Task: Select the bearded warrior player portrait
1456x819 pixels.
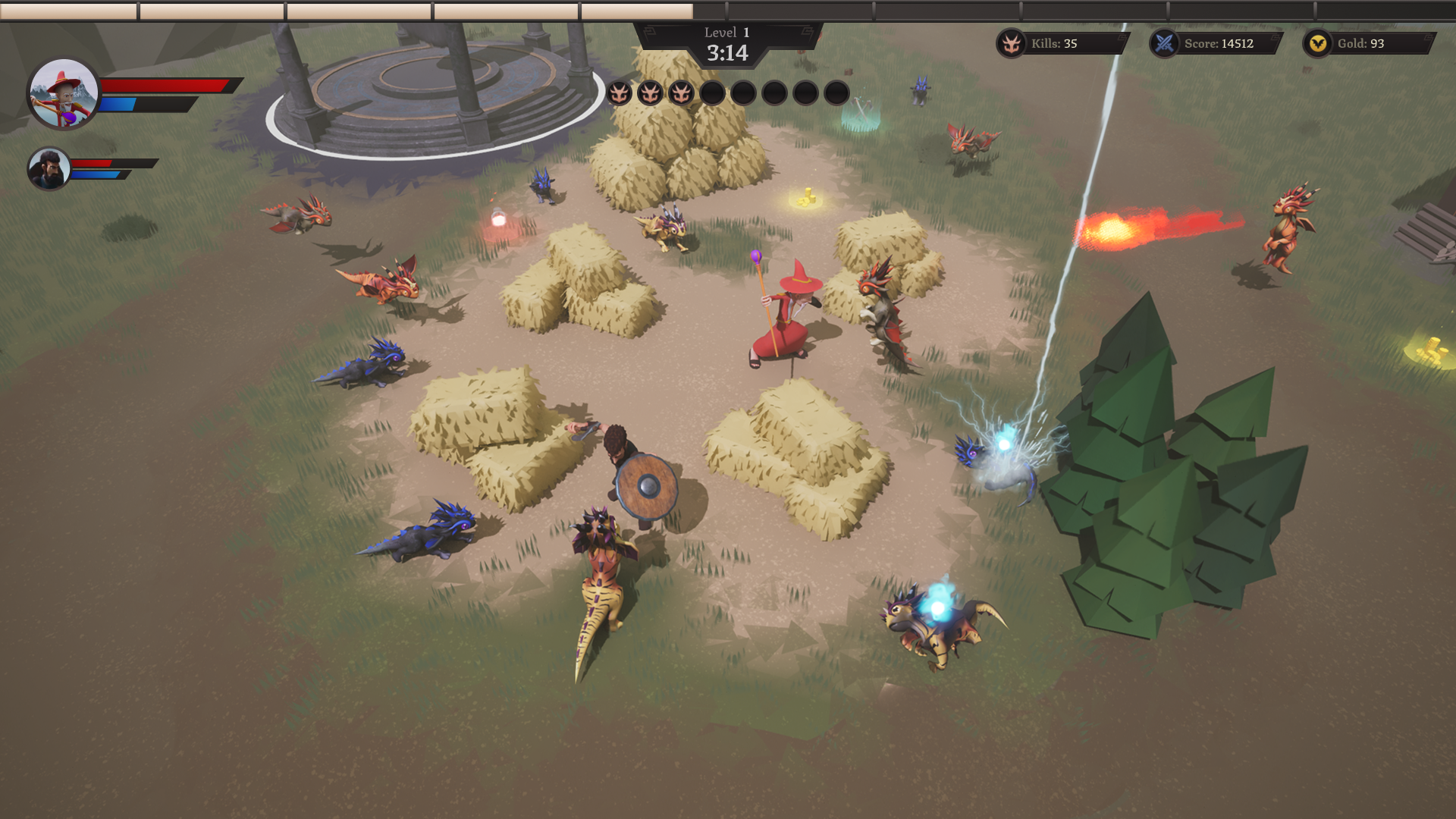Action: 49,168
